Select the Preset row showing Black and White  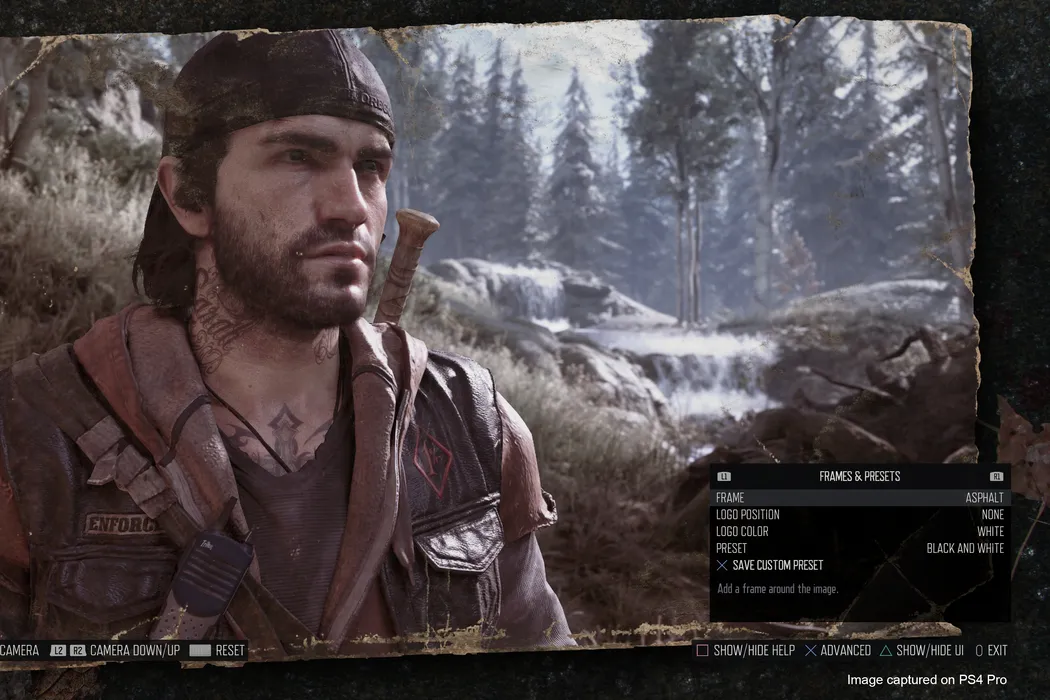[x=860, y=548]
